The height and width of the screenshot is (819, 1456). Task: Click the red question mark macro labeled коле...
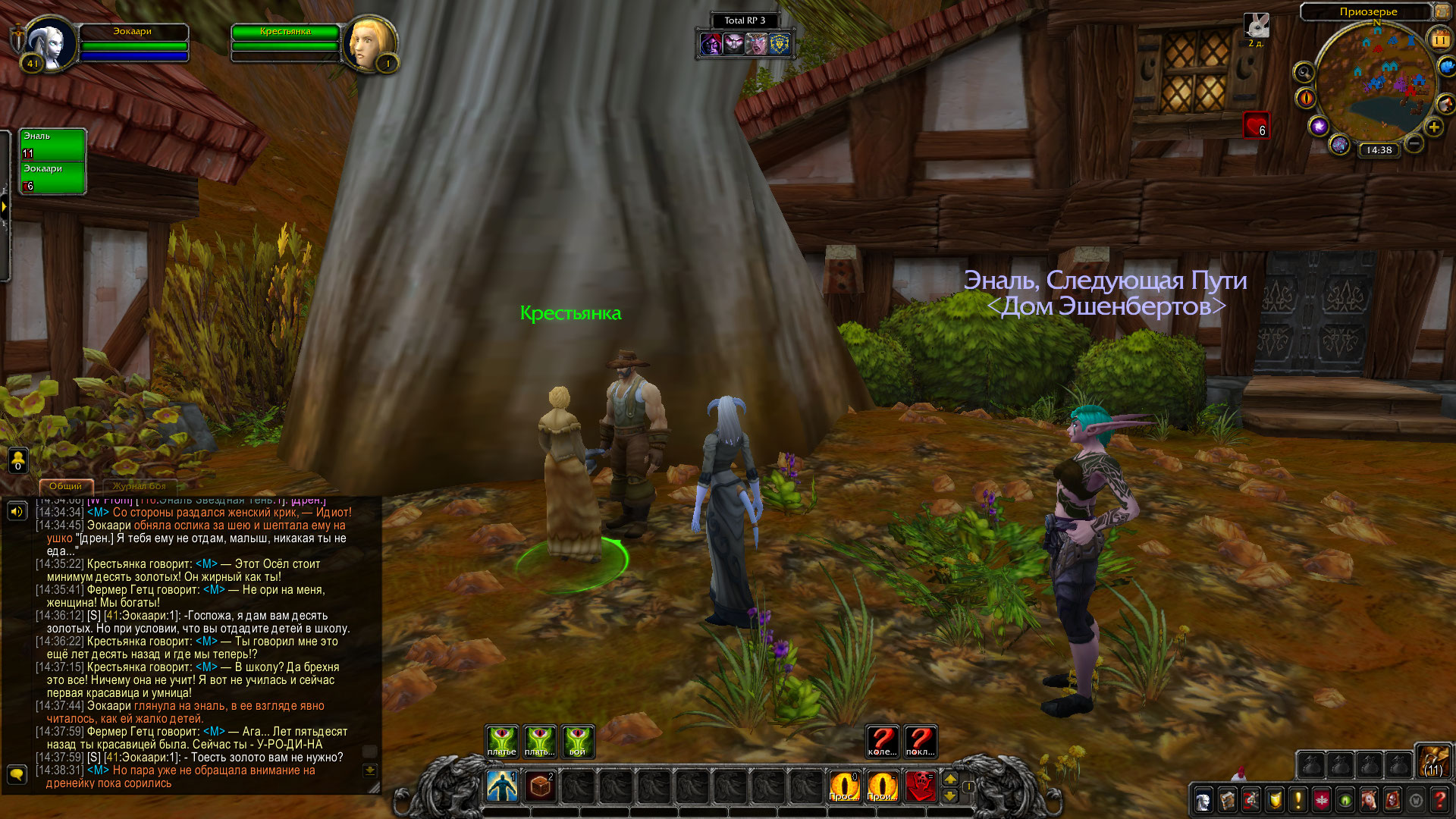[882, 741]
